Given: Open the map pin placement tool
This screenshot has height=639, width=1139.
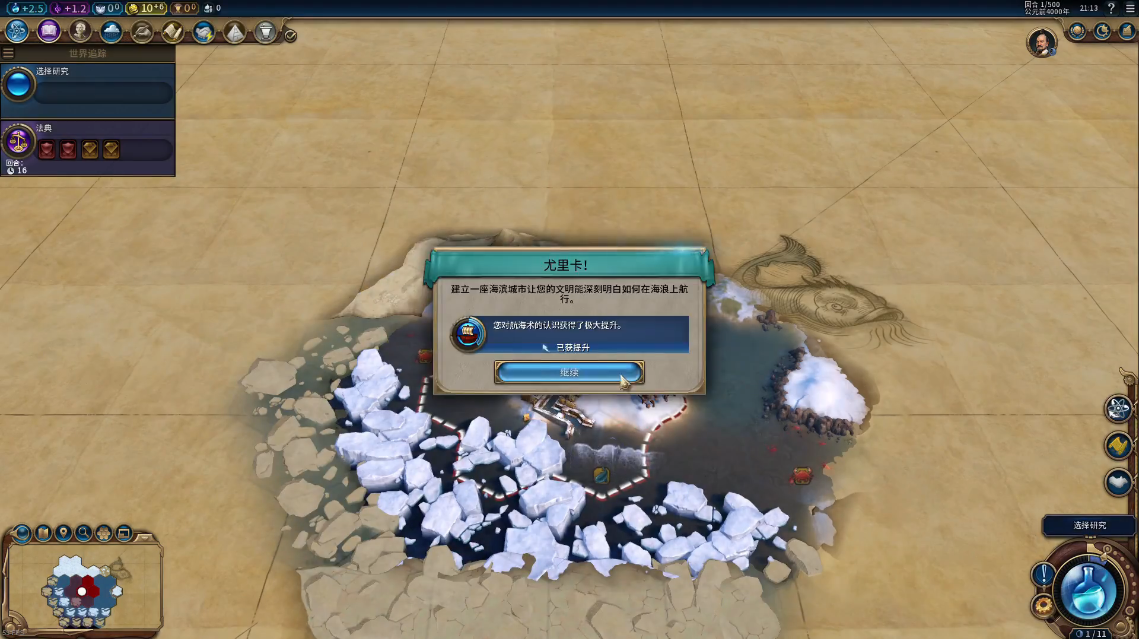Looking at the screenshot, I should [x=64, y=532].
